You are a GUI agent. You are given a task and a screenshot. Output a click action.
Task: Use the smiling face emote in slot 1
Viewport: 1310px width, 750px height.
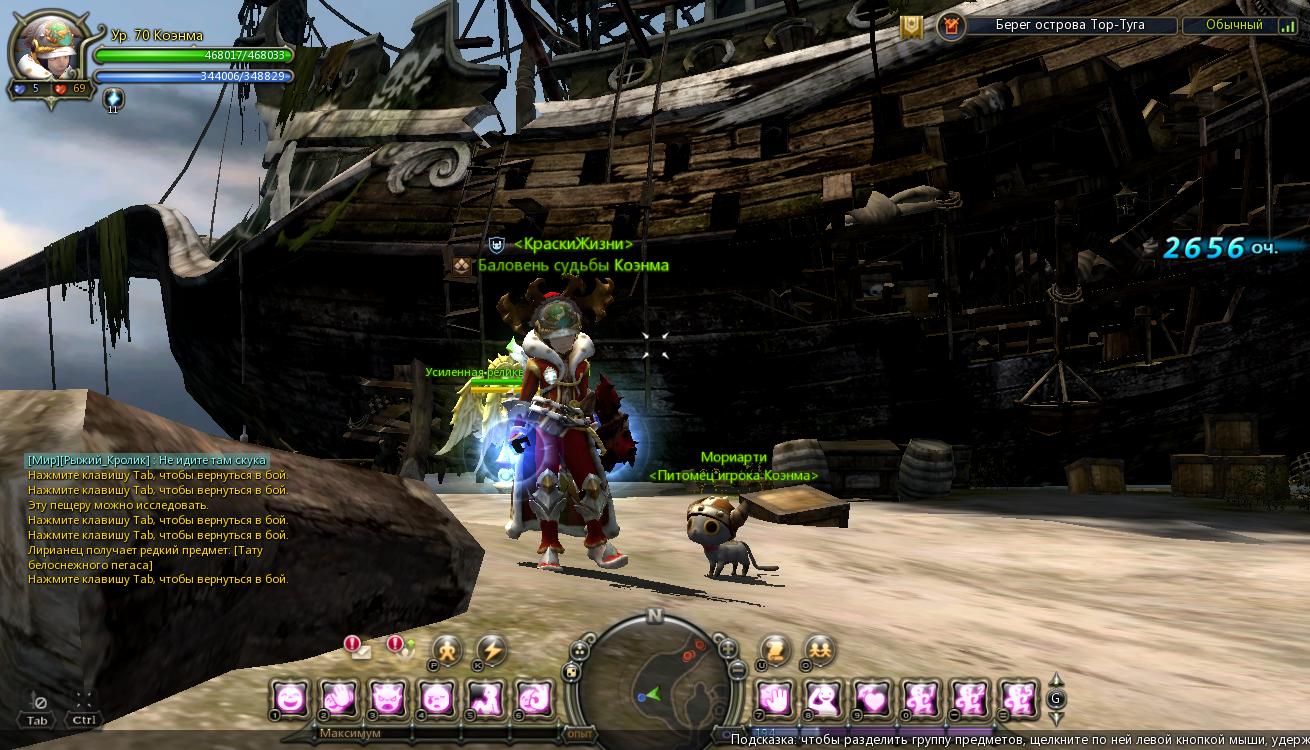pos(289,697)
